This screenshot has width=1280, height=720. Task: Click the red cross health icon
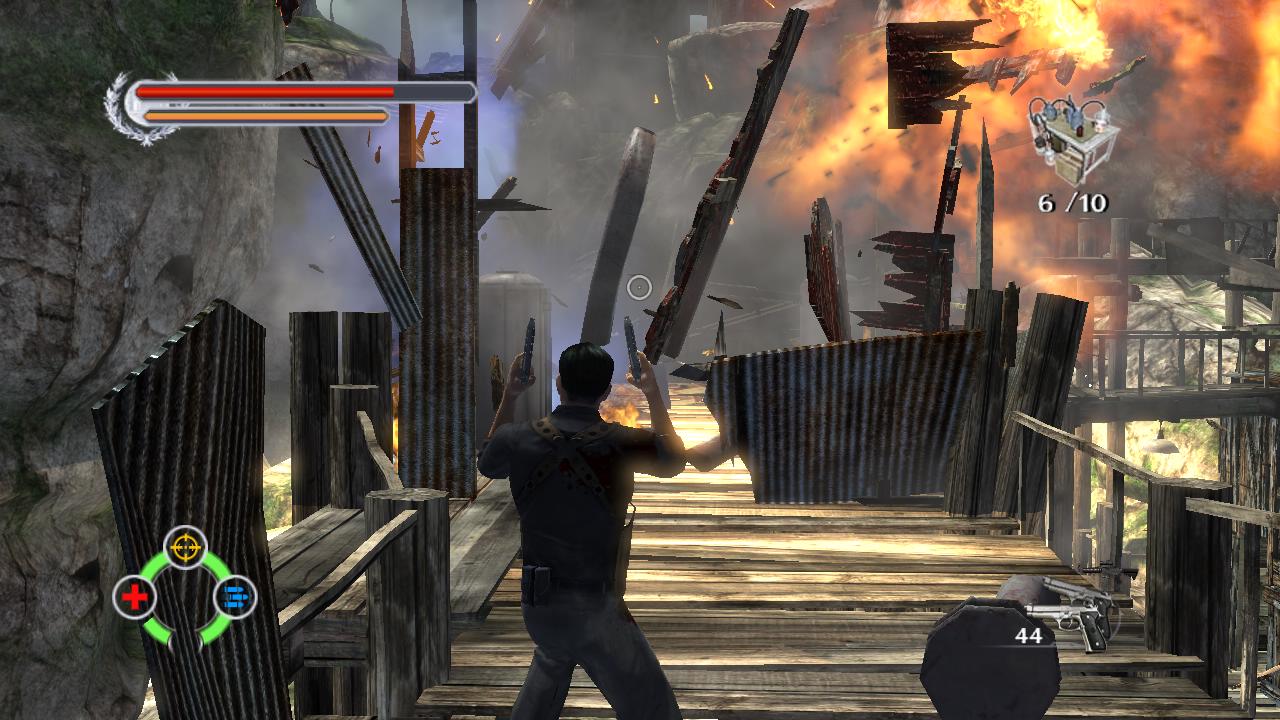pyautogui.click(x=135, y=597)
